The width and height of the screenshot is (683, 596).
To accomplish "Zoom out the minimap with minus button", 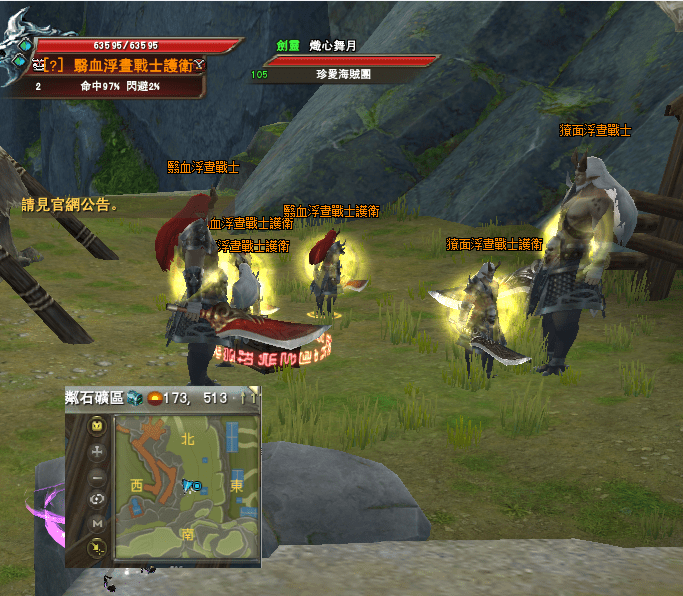I will pos(97,477).
